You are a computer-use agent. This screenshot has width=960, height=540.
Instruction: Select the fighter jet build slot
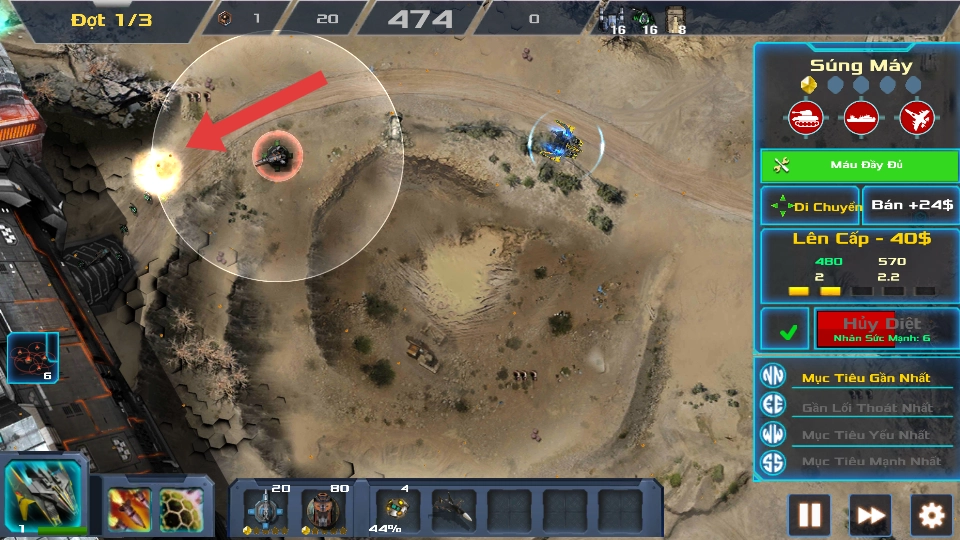point(454,510)
